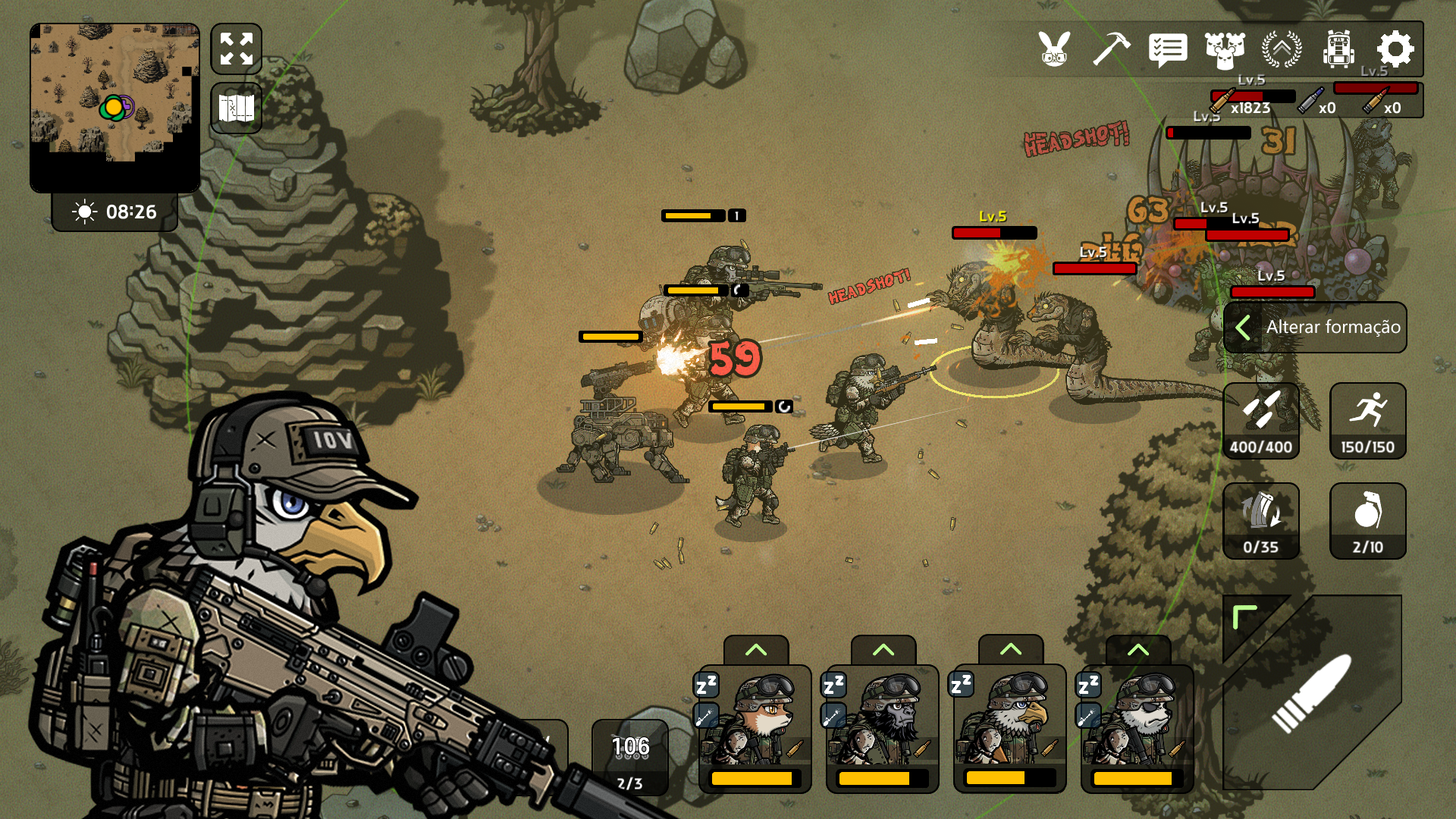
Task: Expand the chevron above the gorilla soldier
Action: 884,651
